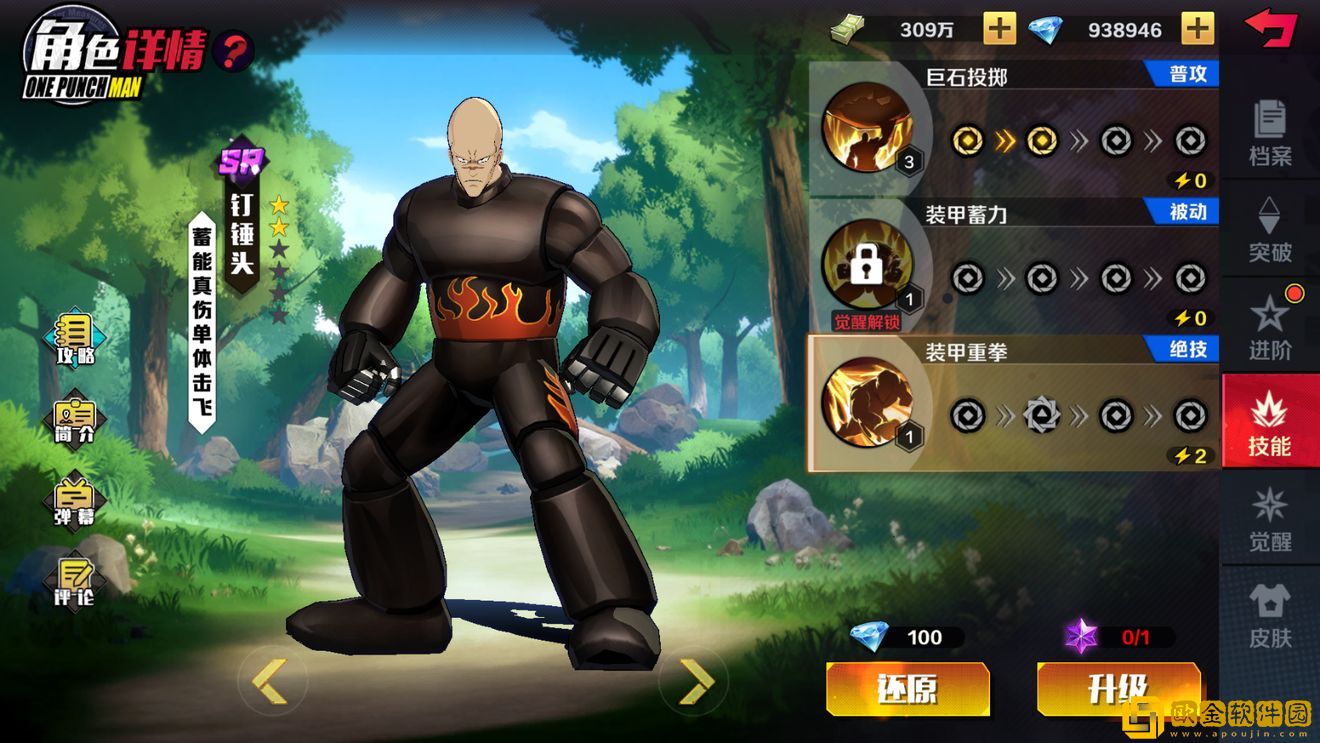Open the 弹幕 bullet comments icon
This screenshot has width=1320, height=743.
(75, 500)
